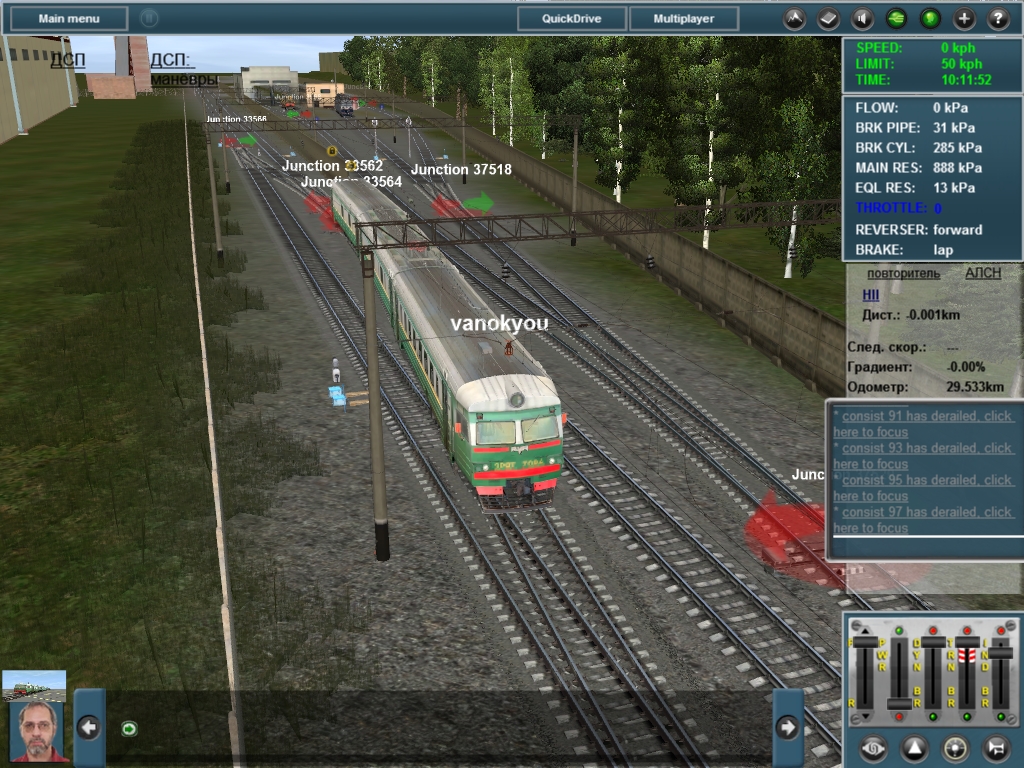This screenshot has width=1024, height=768.
Task: Select the driver portrait
Action: coord(39,731)
